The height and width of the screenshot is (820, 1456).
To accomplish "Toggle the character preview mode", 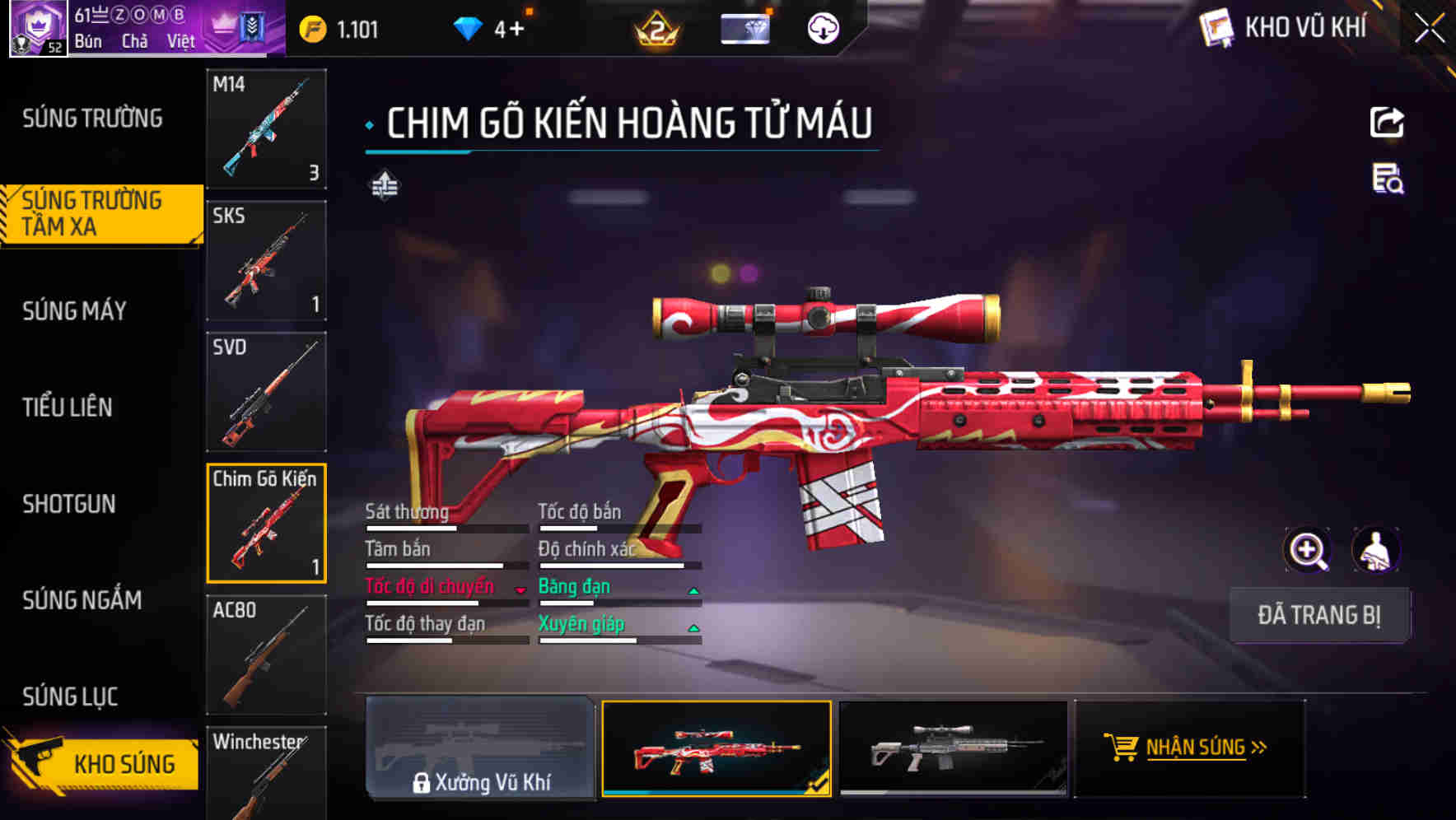I will (x=1374, y=550).
